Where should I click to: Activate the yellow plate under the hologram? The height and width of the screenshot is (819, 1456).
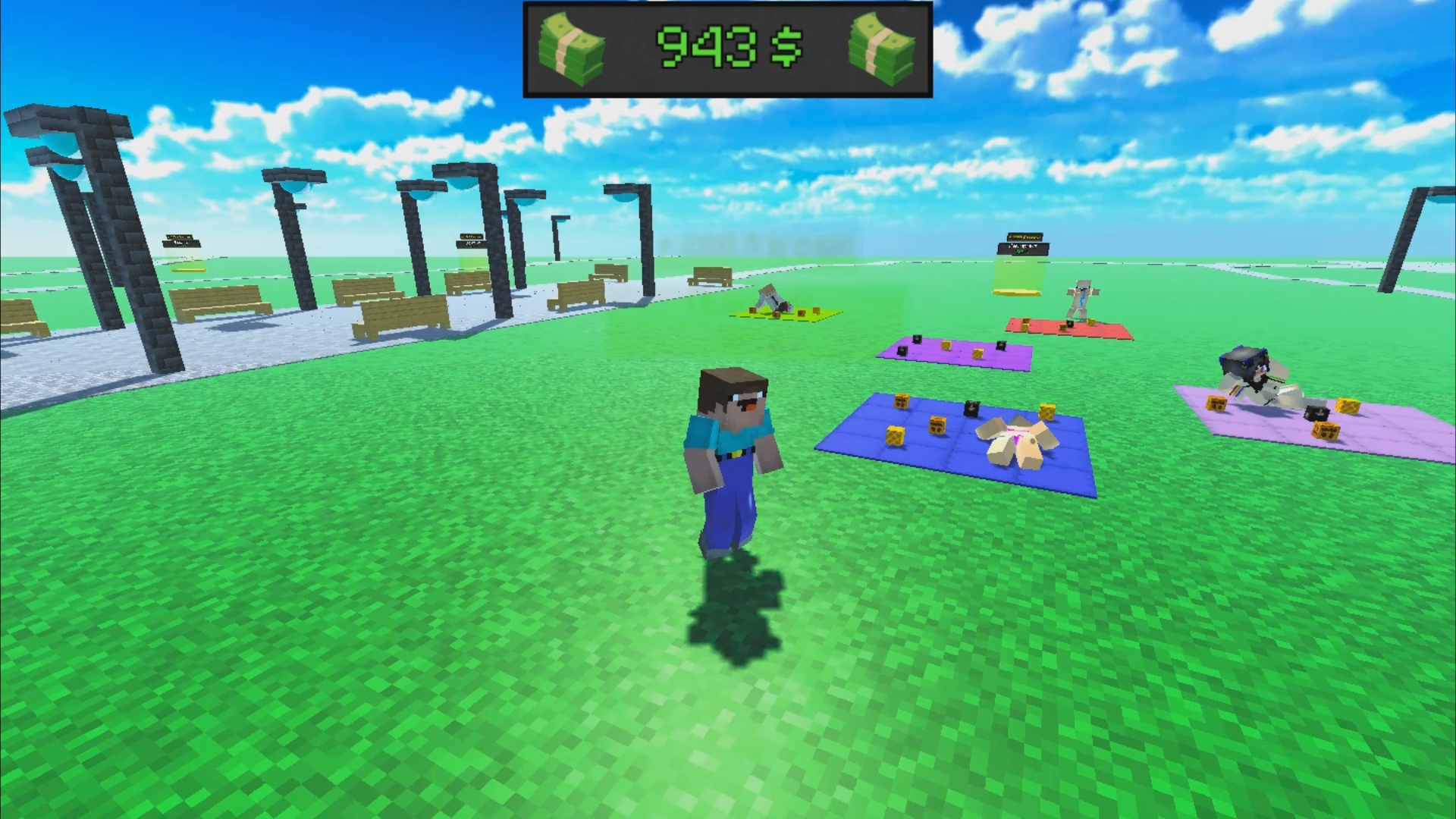point(1016,292)
